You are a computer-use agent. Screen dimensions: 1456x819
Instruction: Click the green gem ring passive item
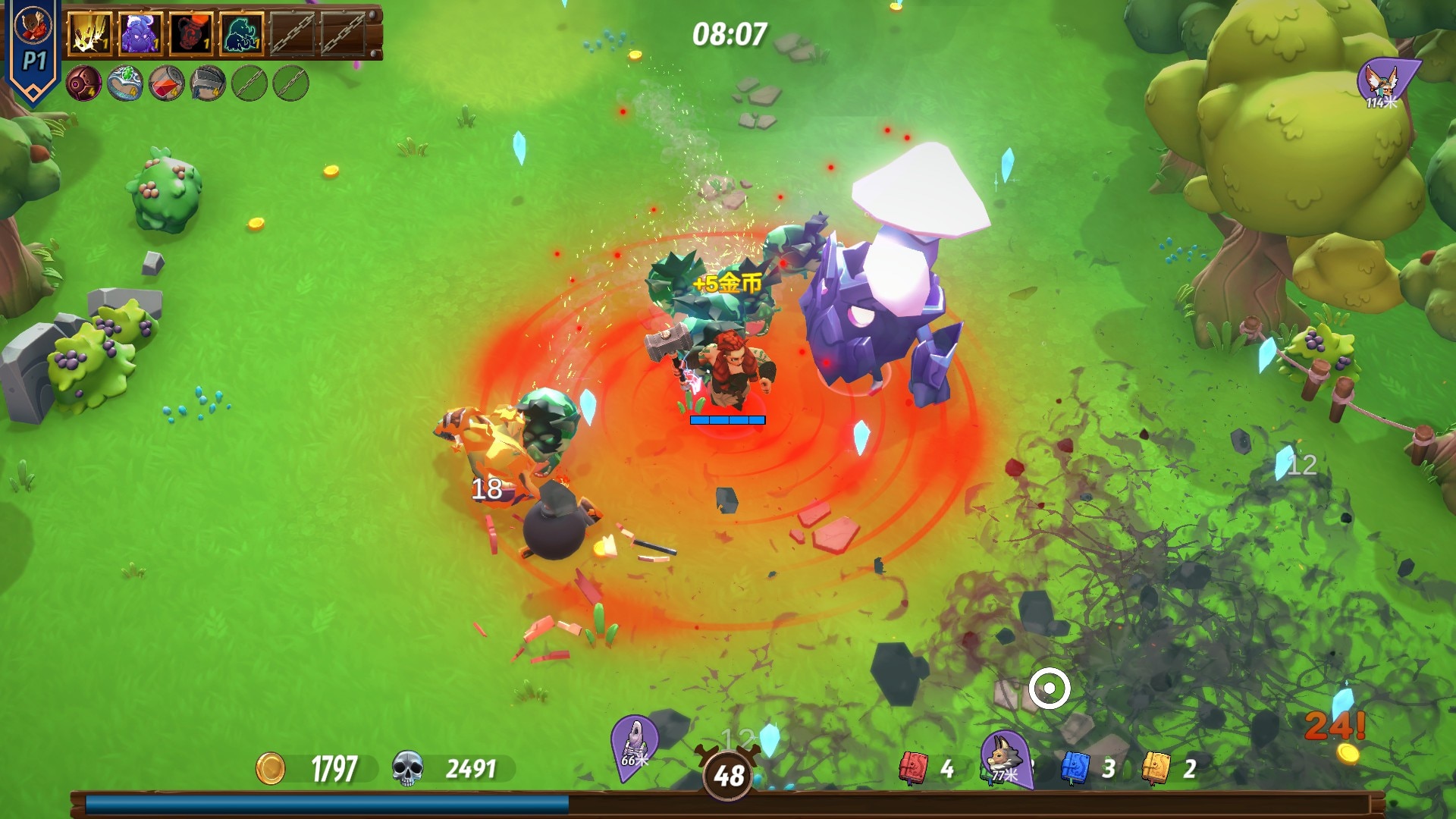[125, 83]
